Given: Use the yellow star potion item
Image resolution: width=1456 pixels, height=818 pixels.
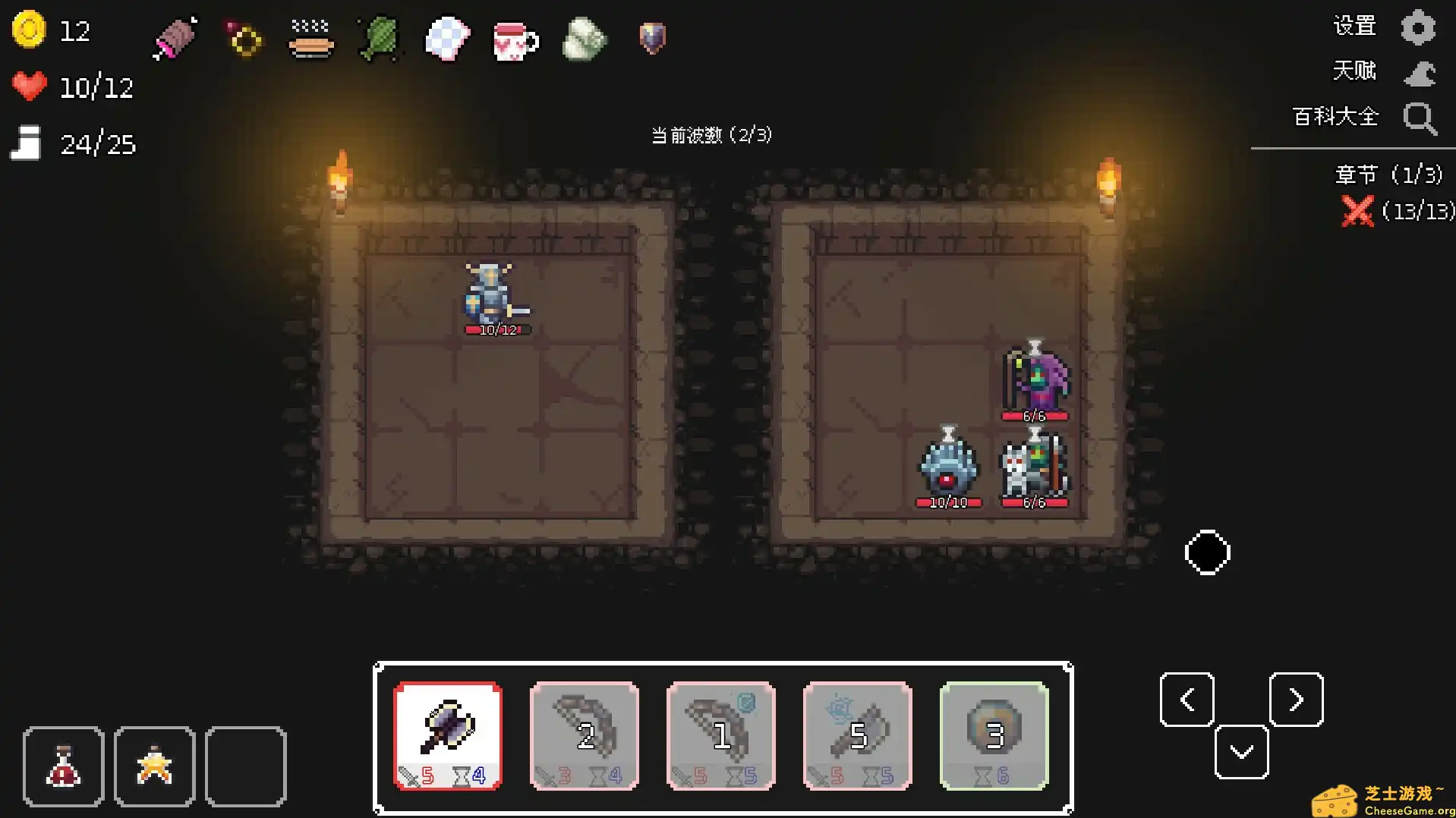Looking at the screenshot, I should 154,766.
